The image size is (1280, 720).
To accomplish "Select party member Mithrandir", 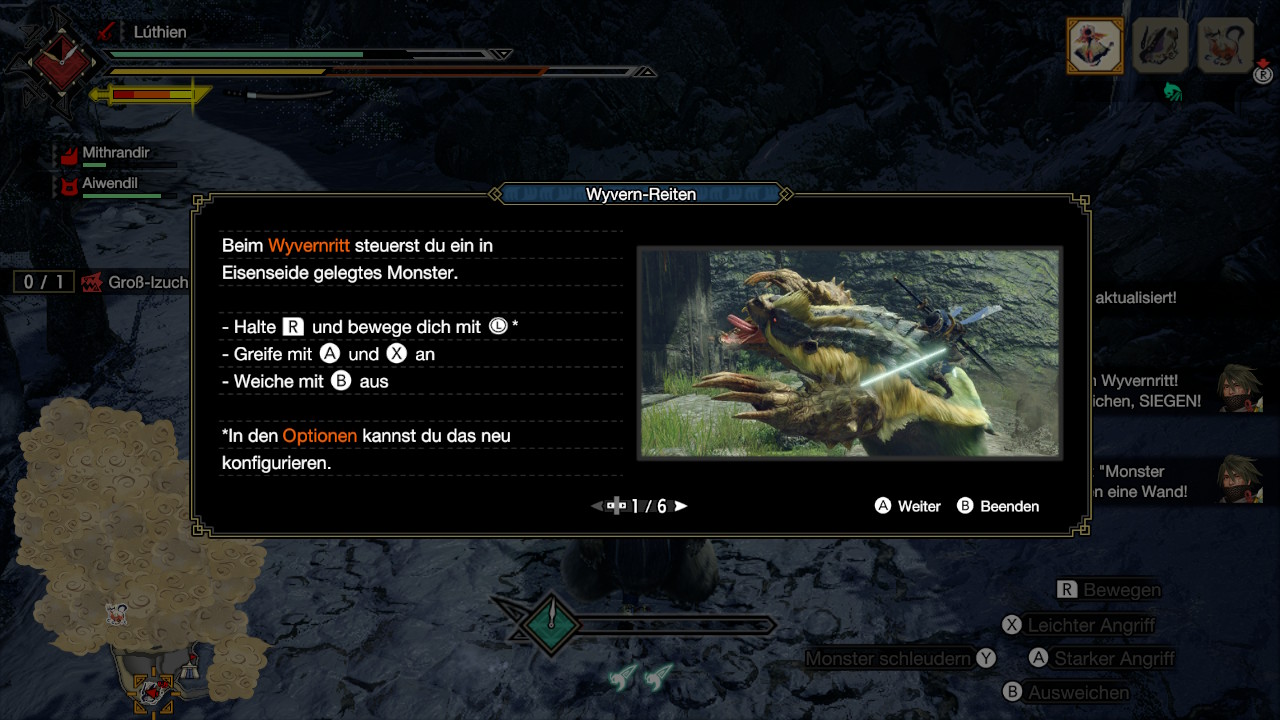I will (115, 153).
